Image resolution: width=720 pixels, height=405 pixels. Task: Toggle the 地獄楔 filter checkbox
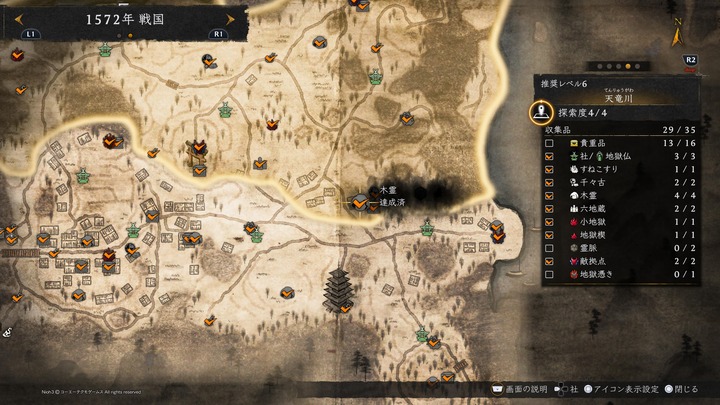(x=549, y=235)
